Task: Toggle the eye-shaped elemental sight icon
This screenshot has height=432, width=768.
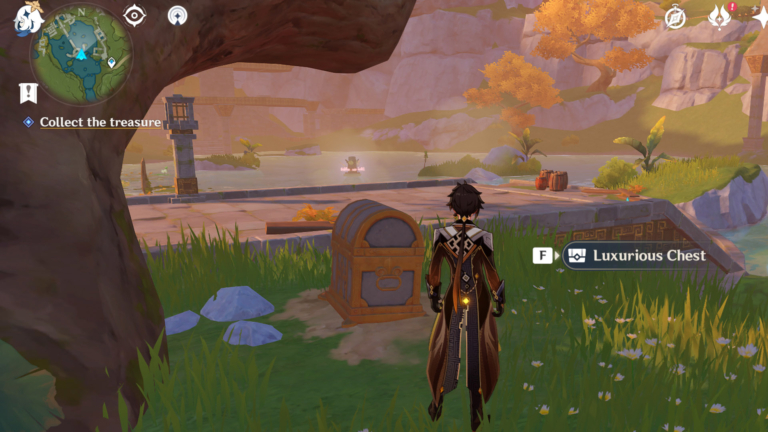Action: 134,16
